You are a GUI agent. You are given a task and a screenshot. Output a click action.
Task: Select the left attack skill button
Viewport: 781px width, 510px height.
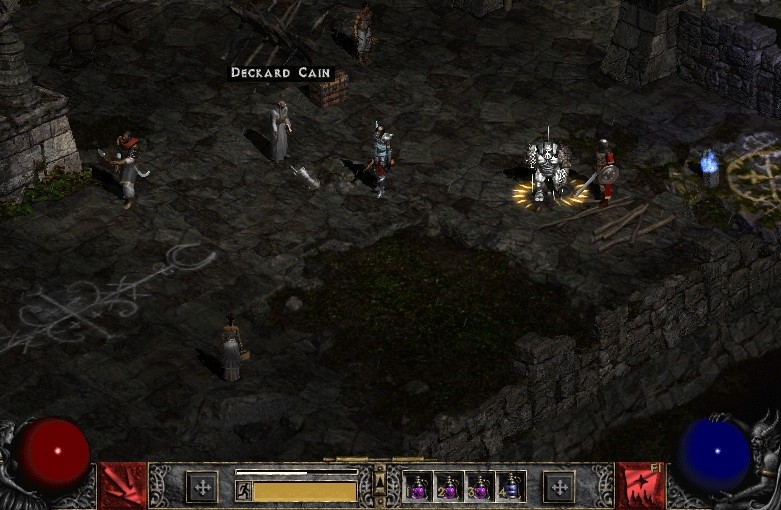point(123,486)
